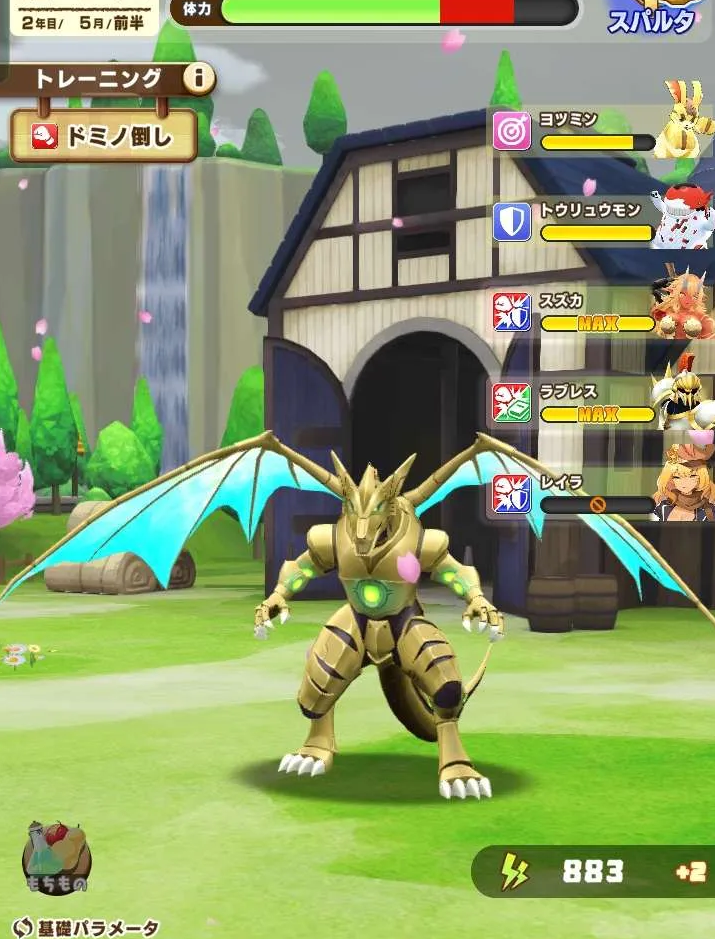Select the スズカ support row
Viewport: 715px width, 939px height.
[x=600, y=312]
